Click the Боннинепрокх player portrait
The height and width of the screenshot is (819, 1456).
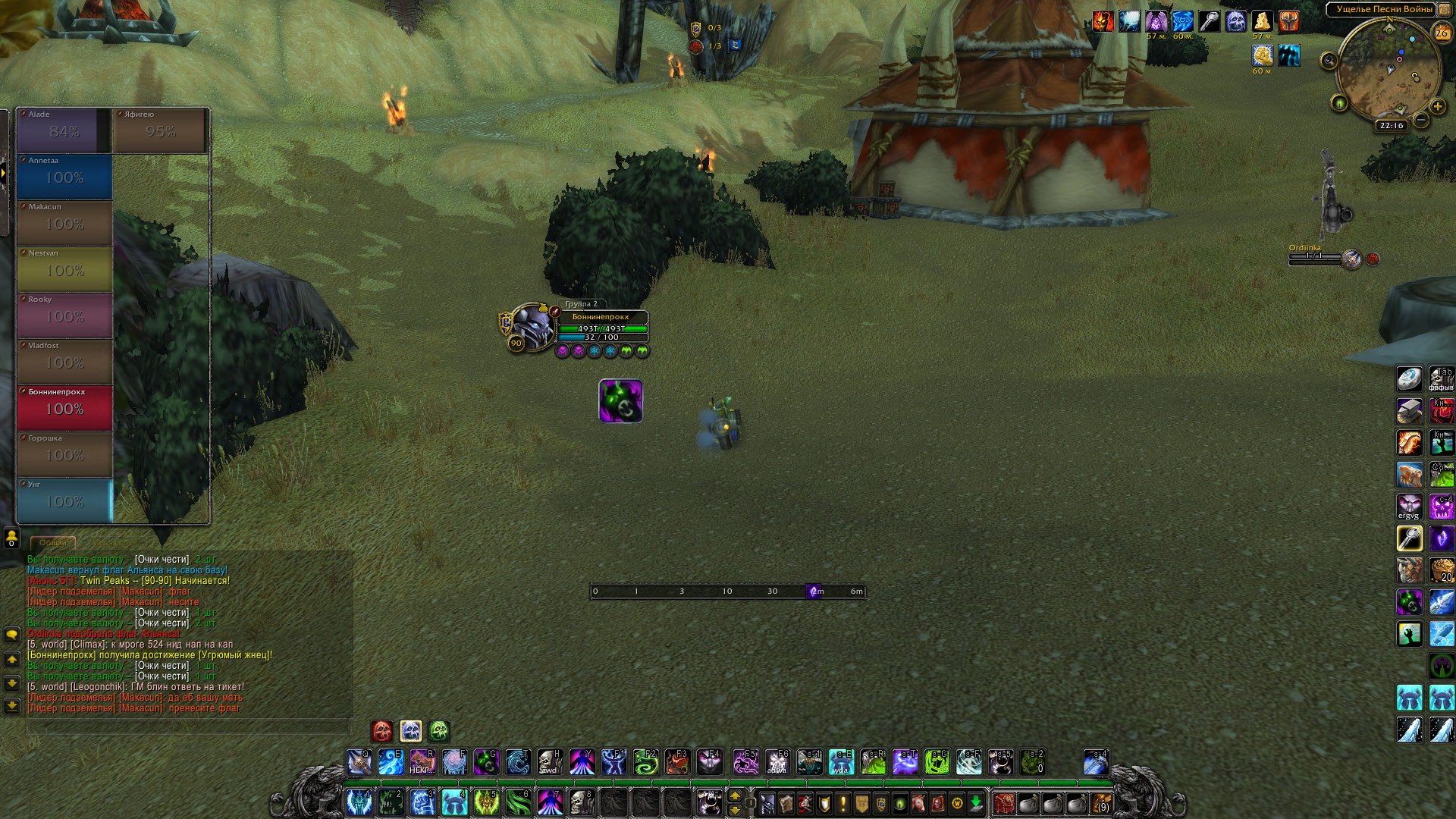(x=532, y=328)
